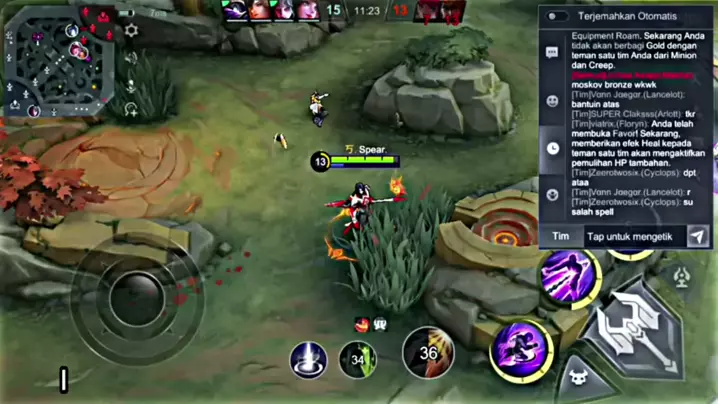The image size is (718, 404).
Task: Send the chat message with arrow button
Action: [x=698, y=237]
